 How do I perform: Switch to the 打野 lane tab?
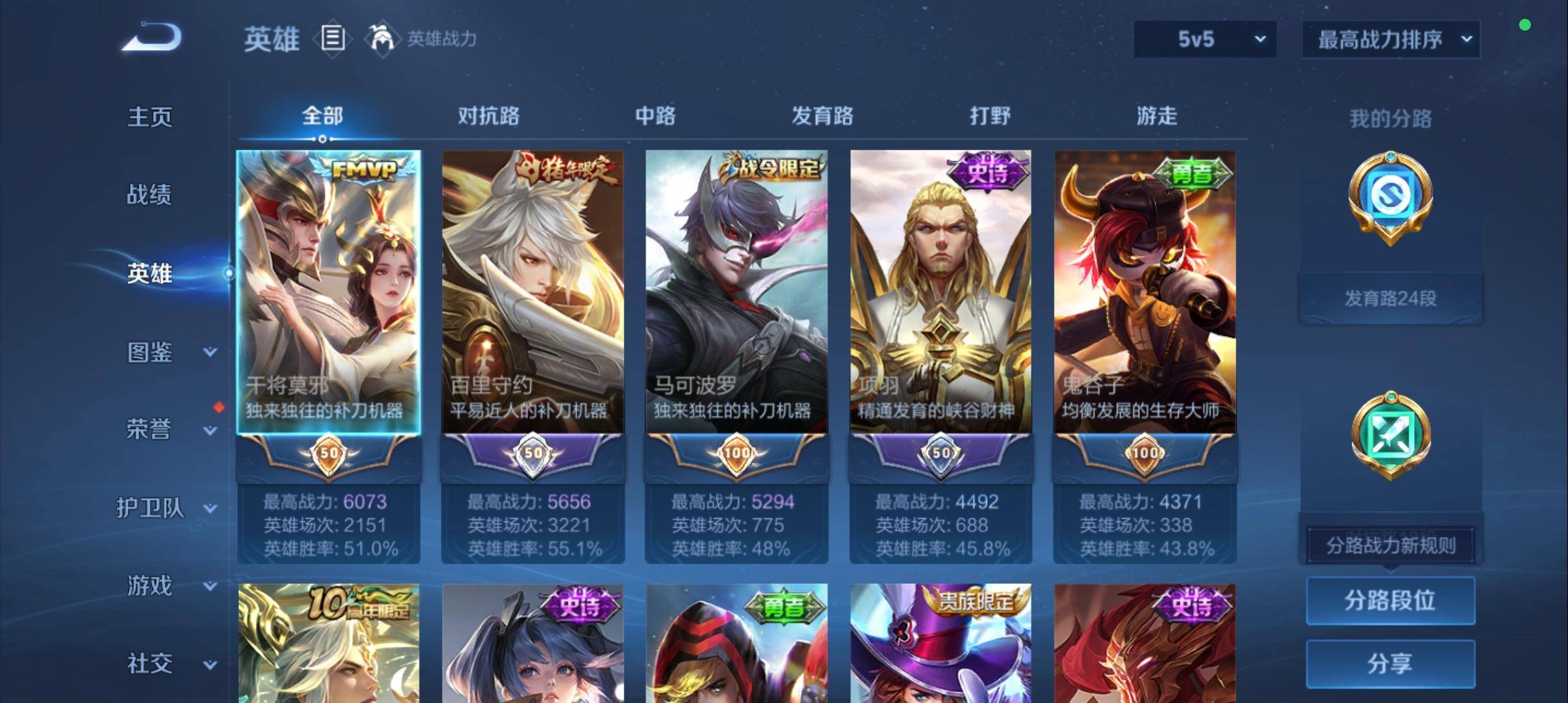(989, 116)
